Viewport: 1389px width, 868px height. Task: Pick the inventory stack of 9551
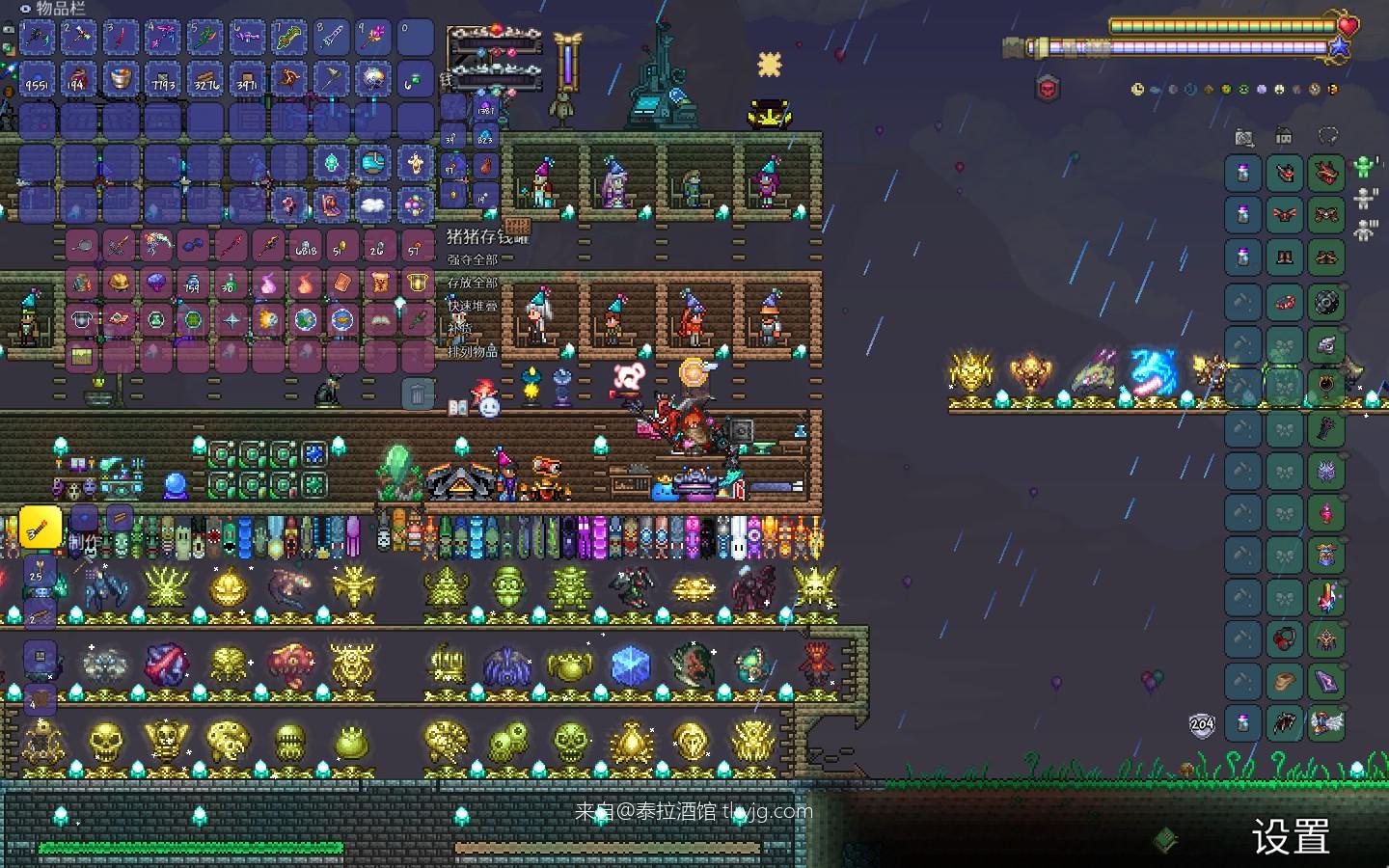coord(39,79)
